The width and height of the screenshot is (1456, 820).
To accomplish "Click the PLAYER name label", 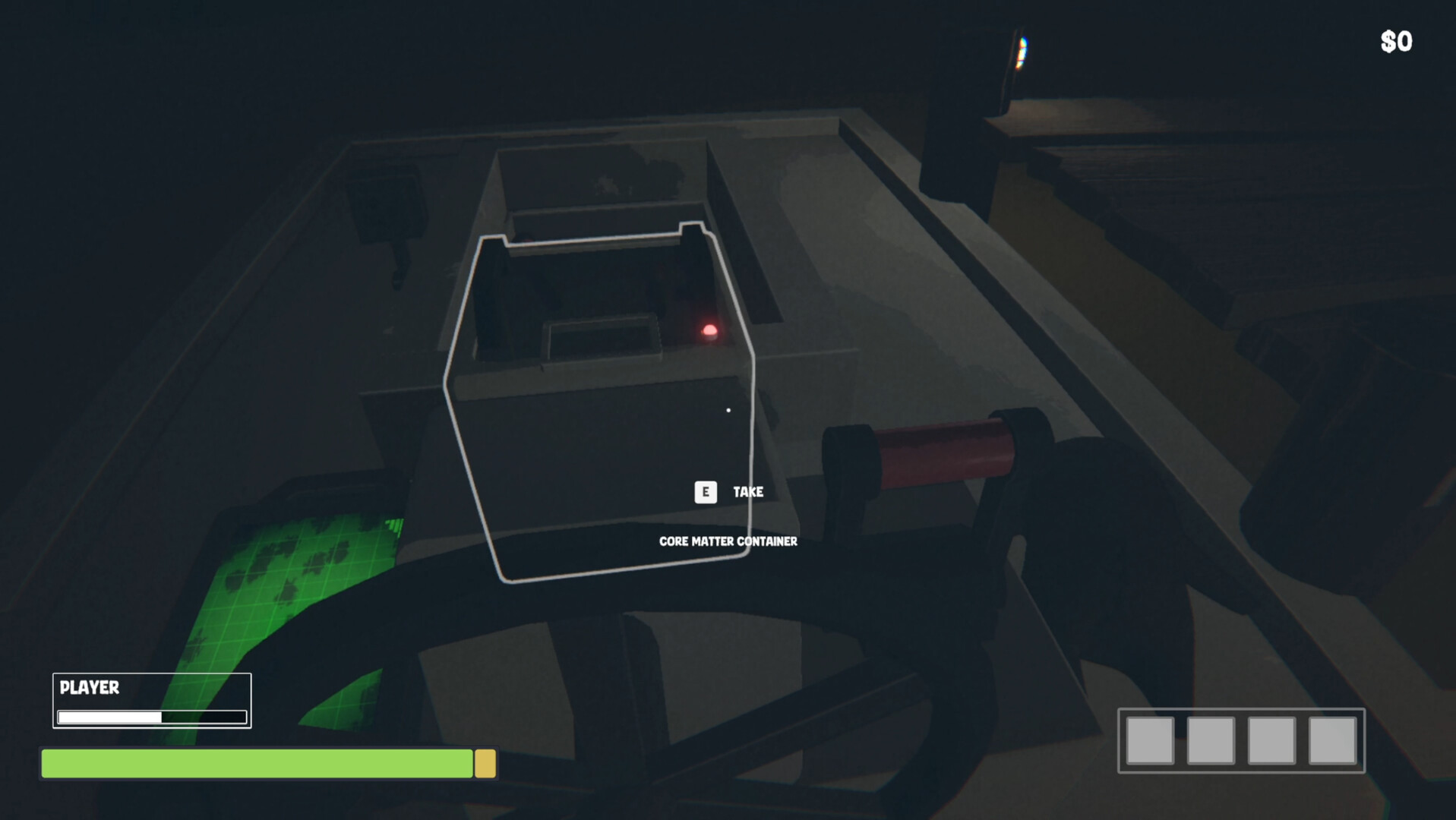I will pyautogui.click(x=89, y=688).
